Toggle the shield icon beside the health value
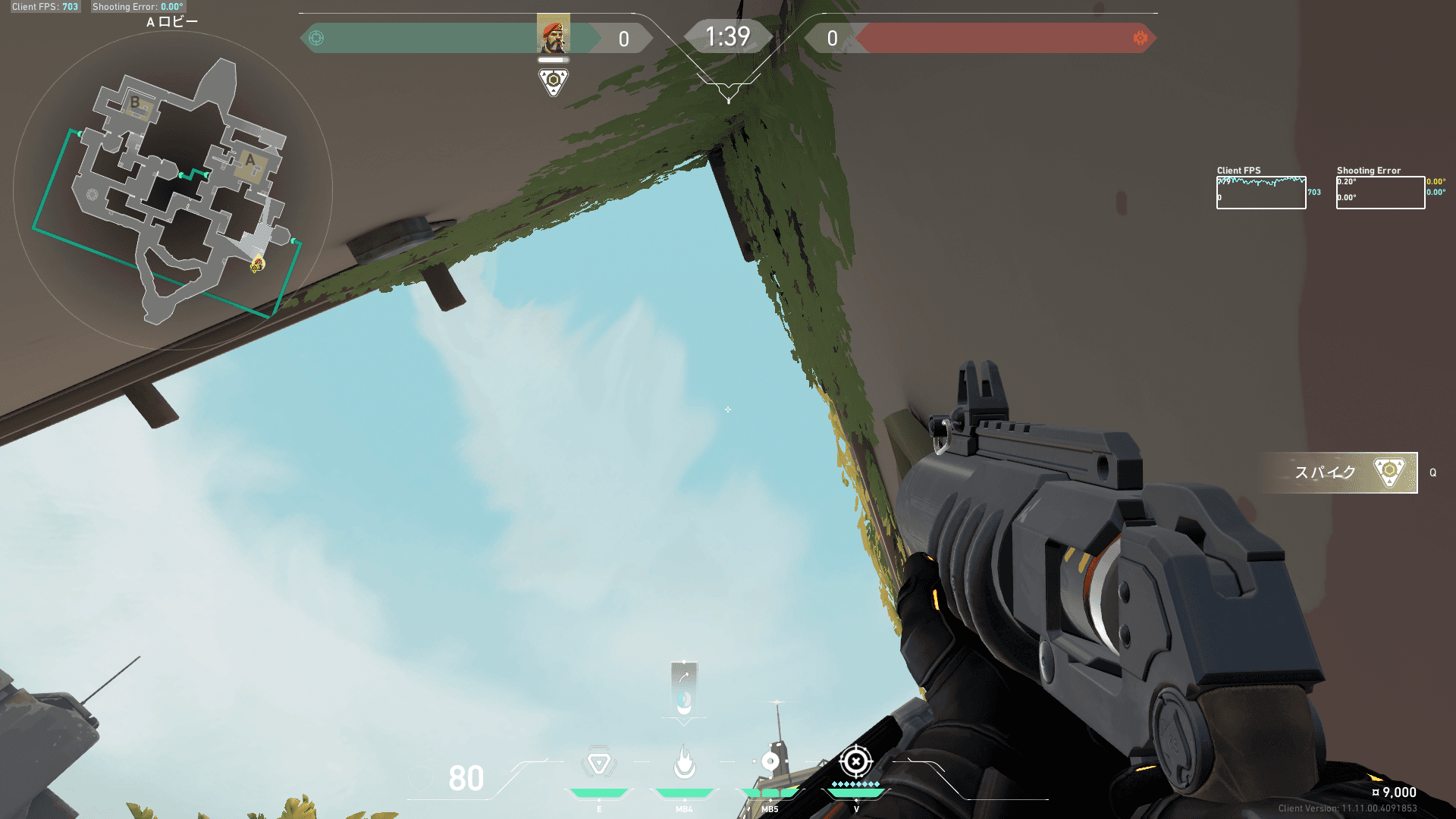Image resolution: width=1456 pixels, height=819 pixels. pos(422,778)
